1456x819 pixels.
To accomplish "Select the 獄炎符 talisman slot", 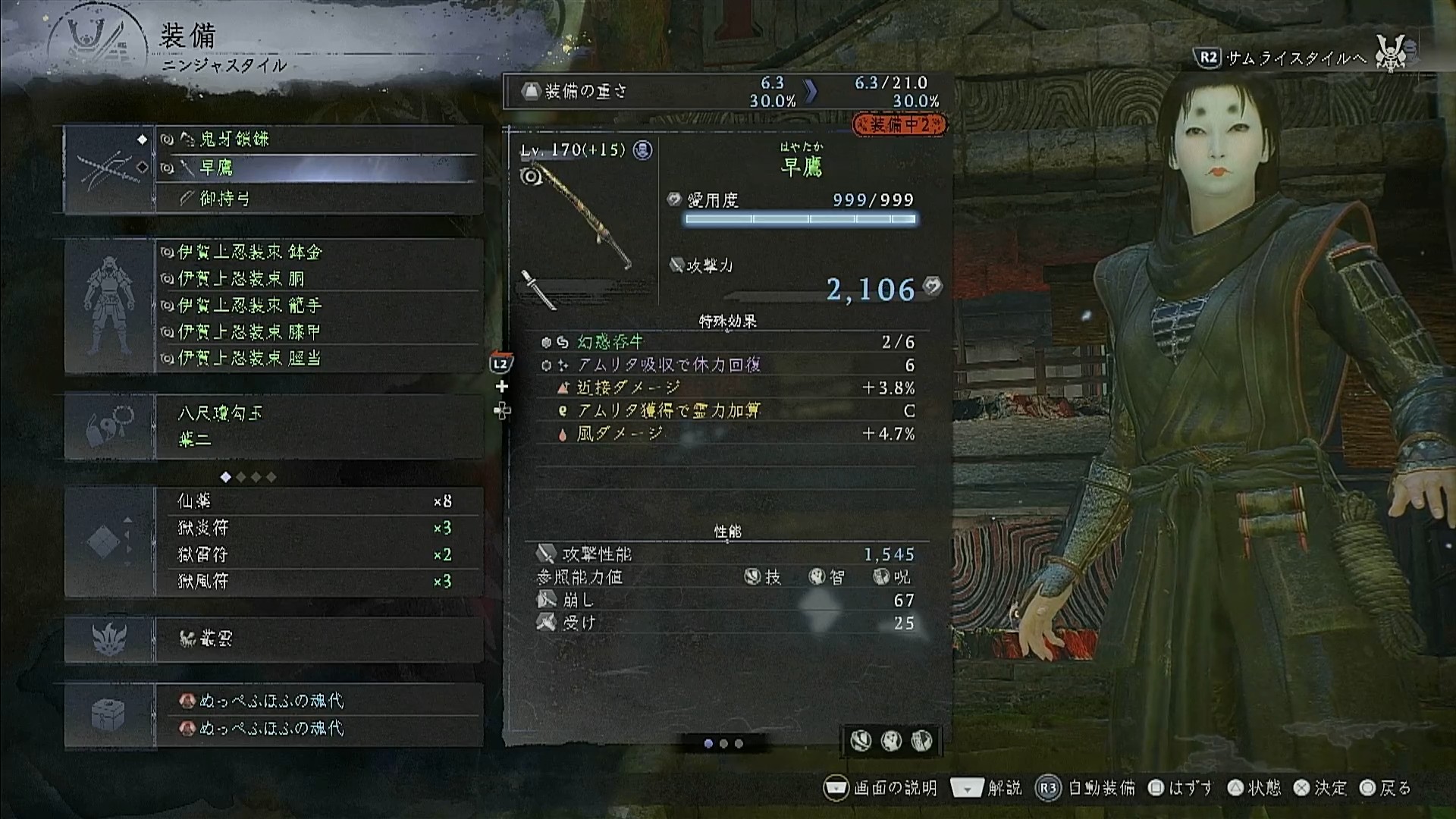I will 318,528.
